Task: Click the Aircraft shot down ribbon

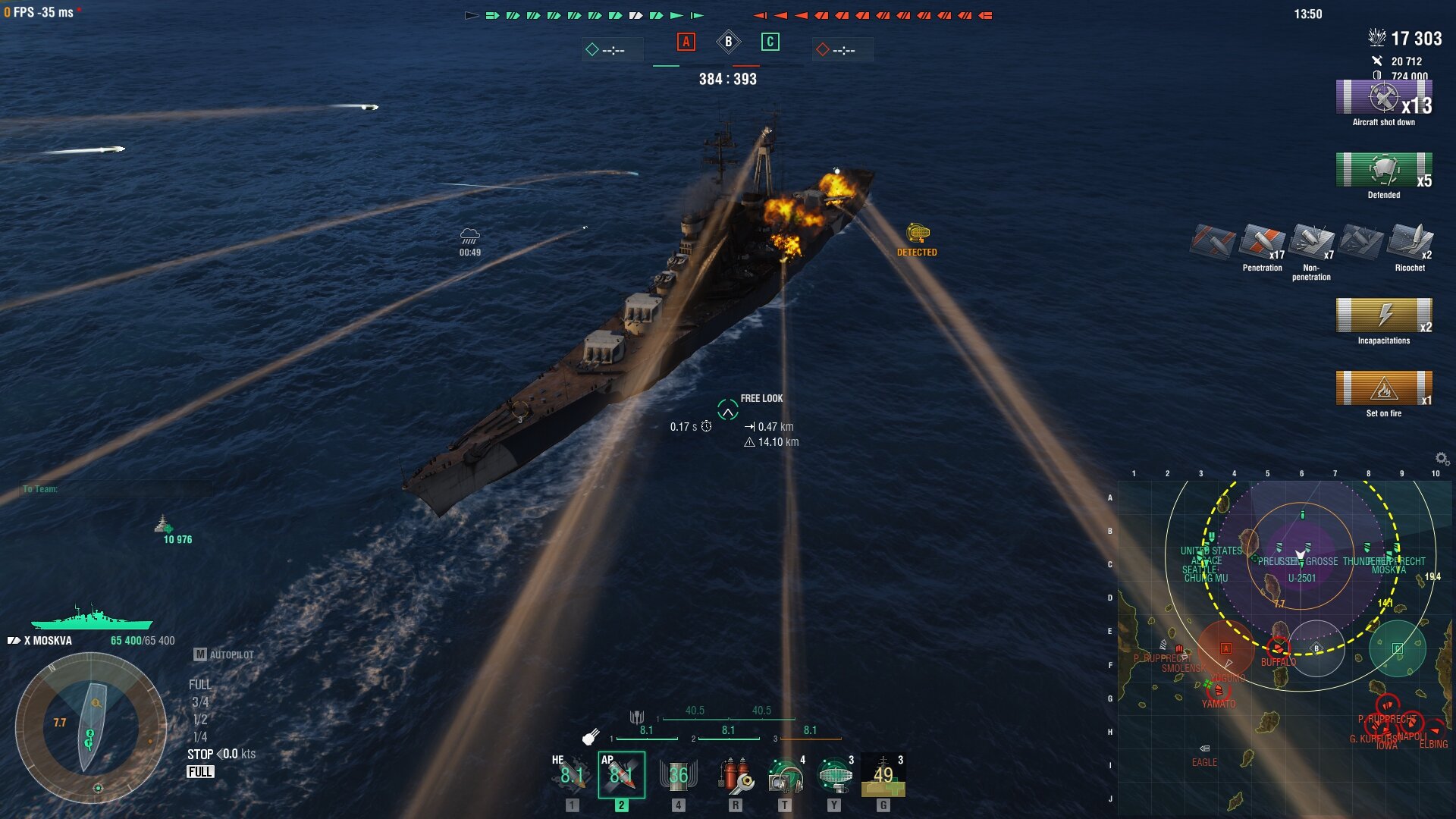Action: pyautogui.click(x=1383, y=98)
